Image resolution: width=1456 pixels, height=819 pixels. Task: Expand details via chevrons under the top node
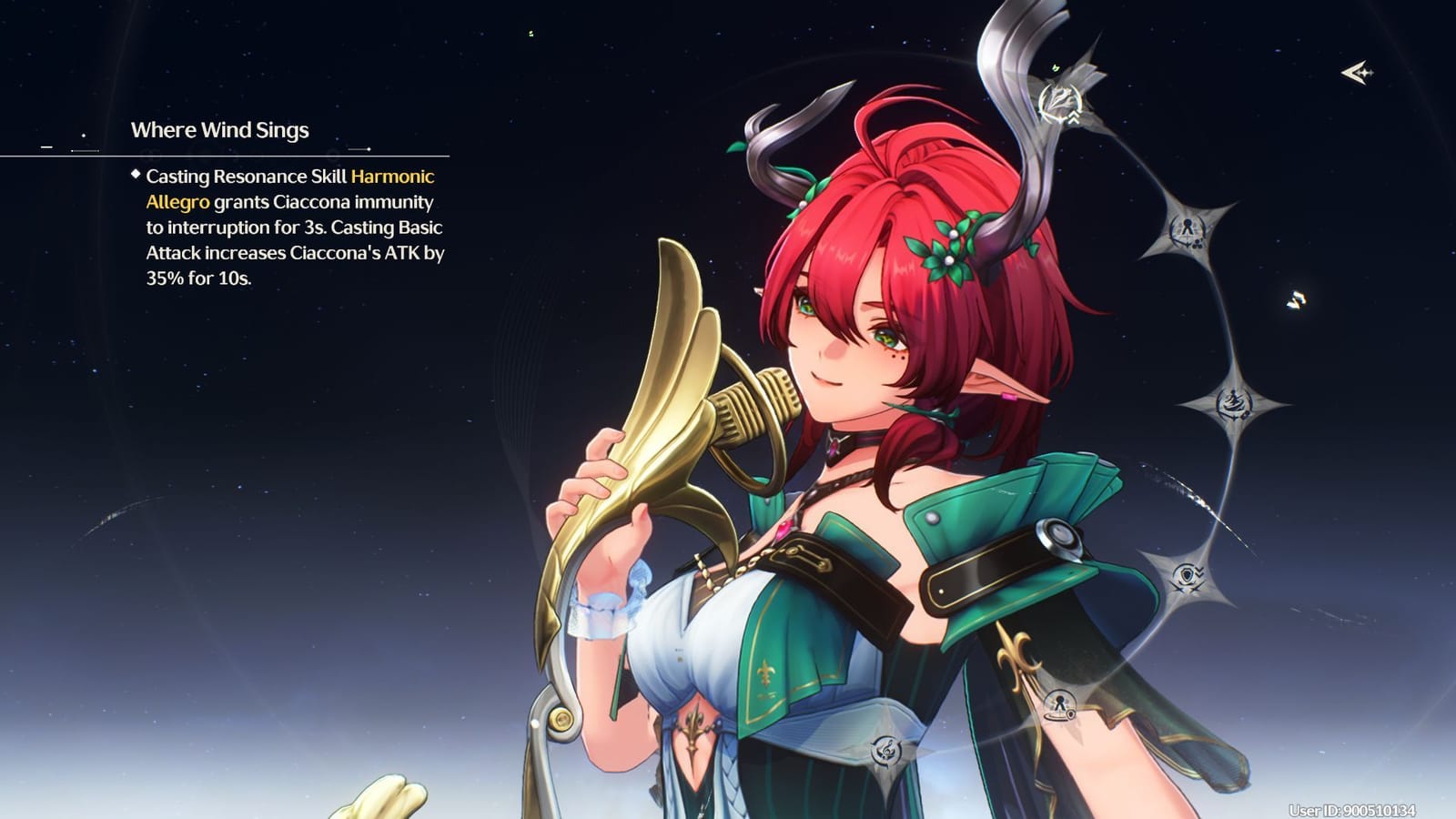1072,119
